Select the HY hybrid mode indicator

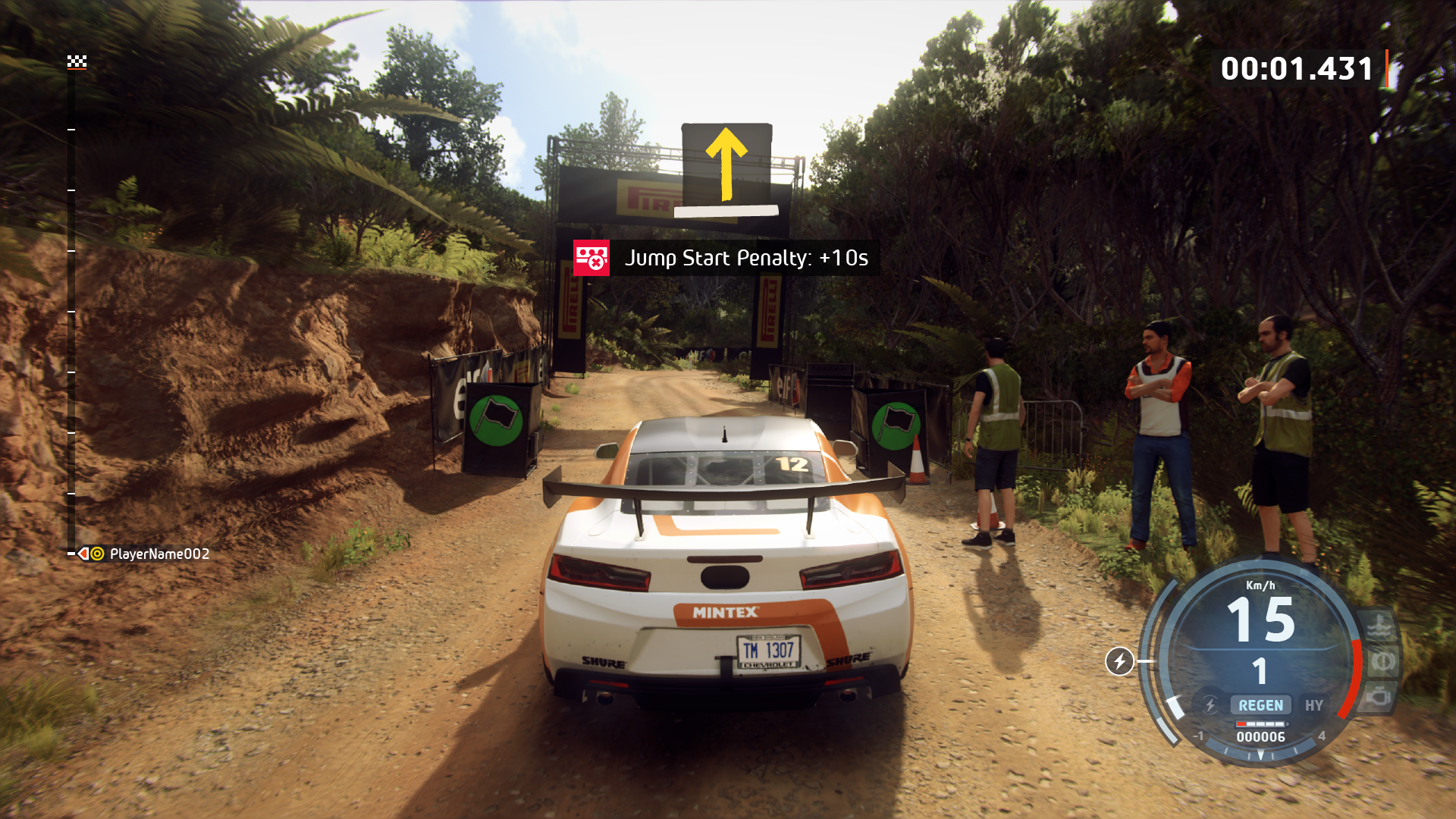coord(1313,705)
